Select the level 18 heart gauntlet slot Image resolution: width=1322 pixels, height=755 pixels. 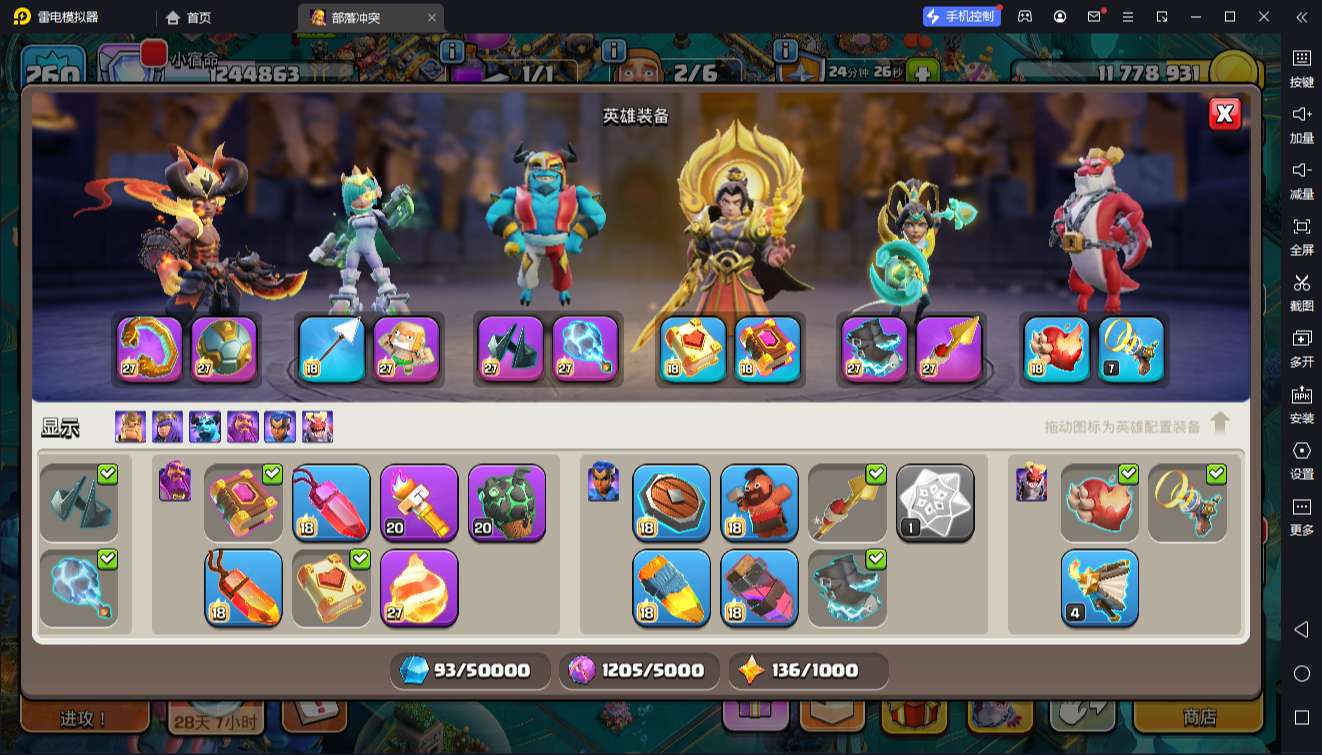[1057, 349]
